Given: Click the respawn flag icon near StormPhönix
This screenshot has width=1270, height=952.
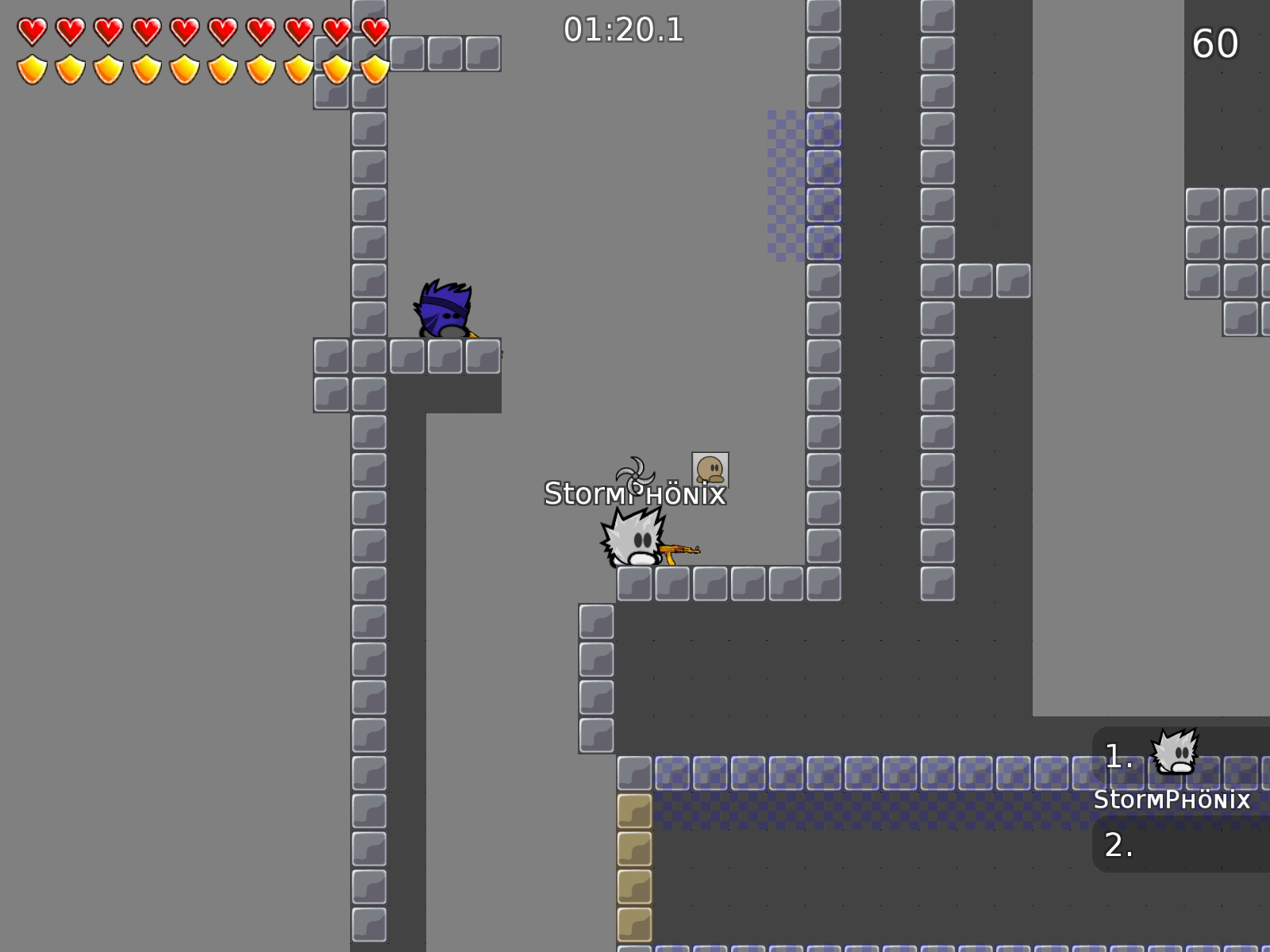Looking at the screenshot, I should click(x=709, y=470).
